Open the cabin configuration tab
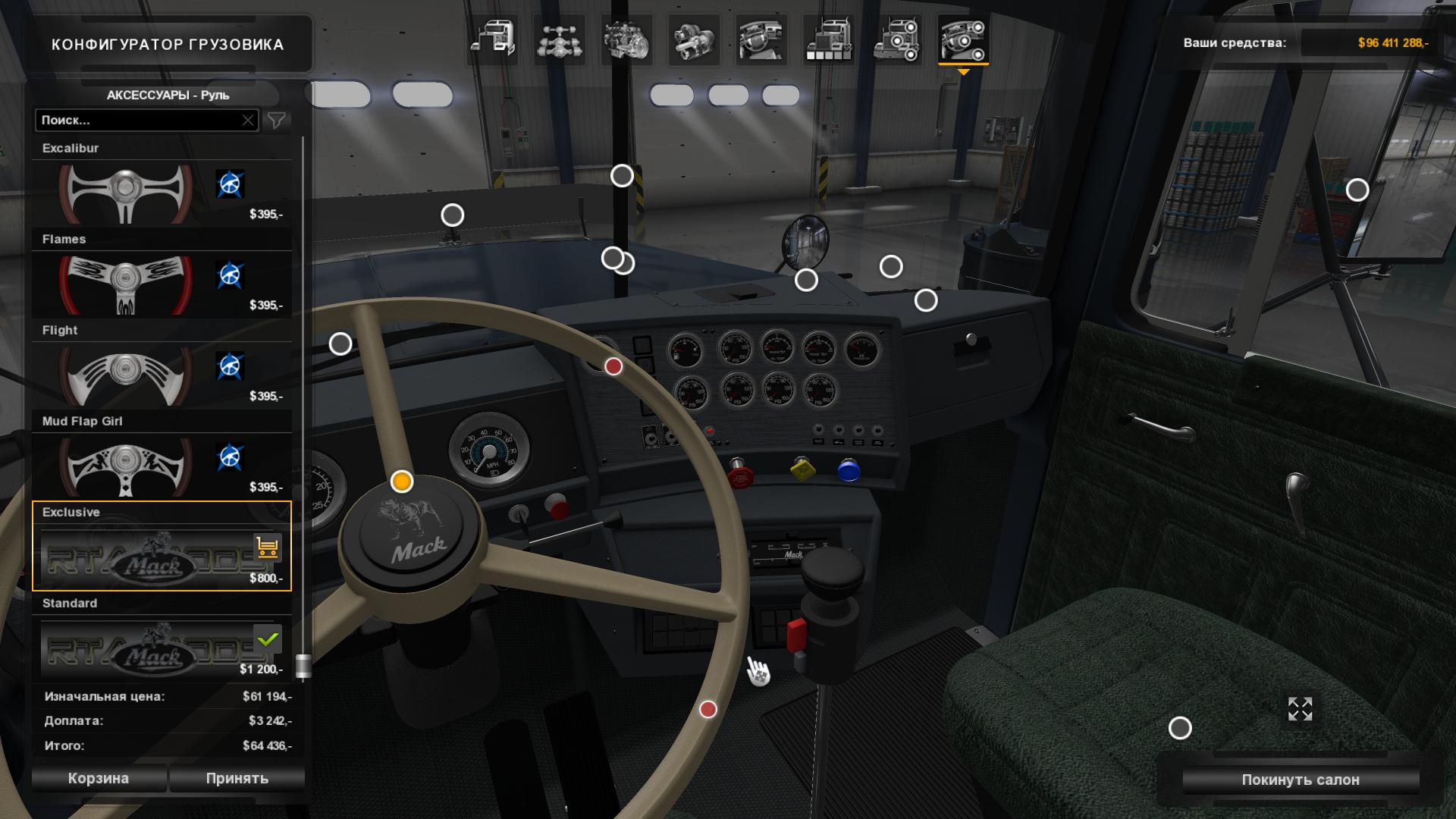Screen dimensions: 1456x819 point(493,39)
